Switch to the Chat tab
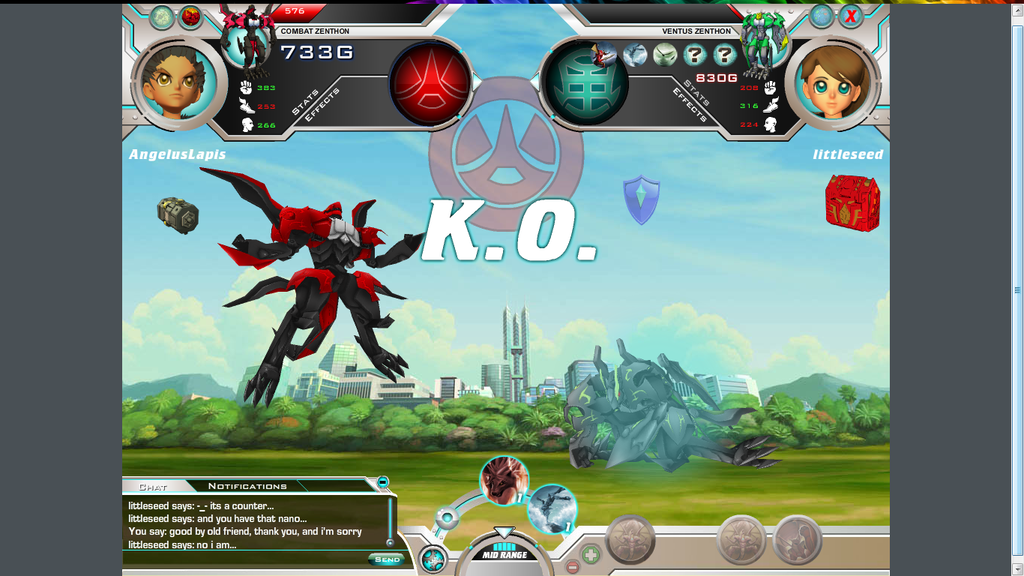 pos(153,487)
